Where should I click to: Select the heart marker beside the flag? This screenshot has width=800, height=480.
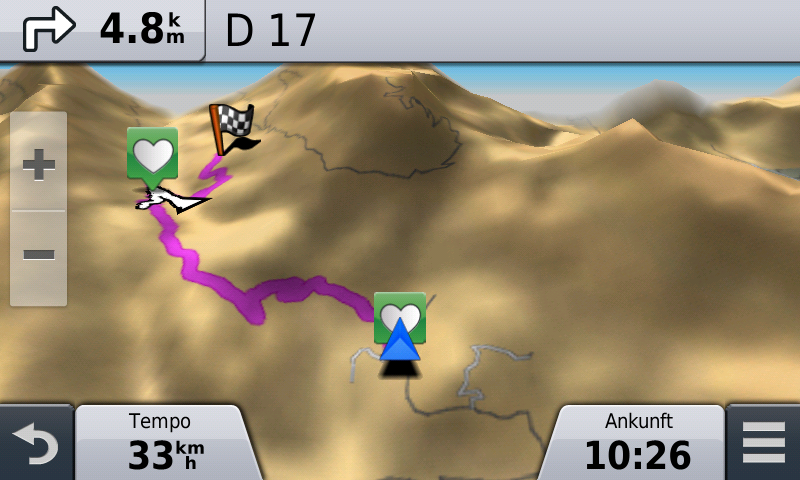point(152,154)
